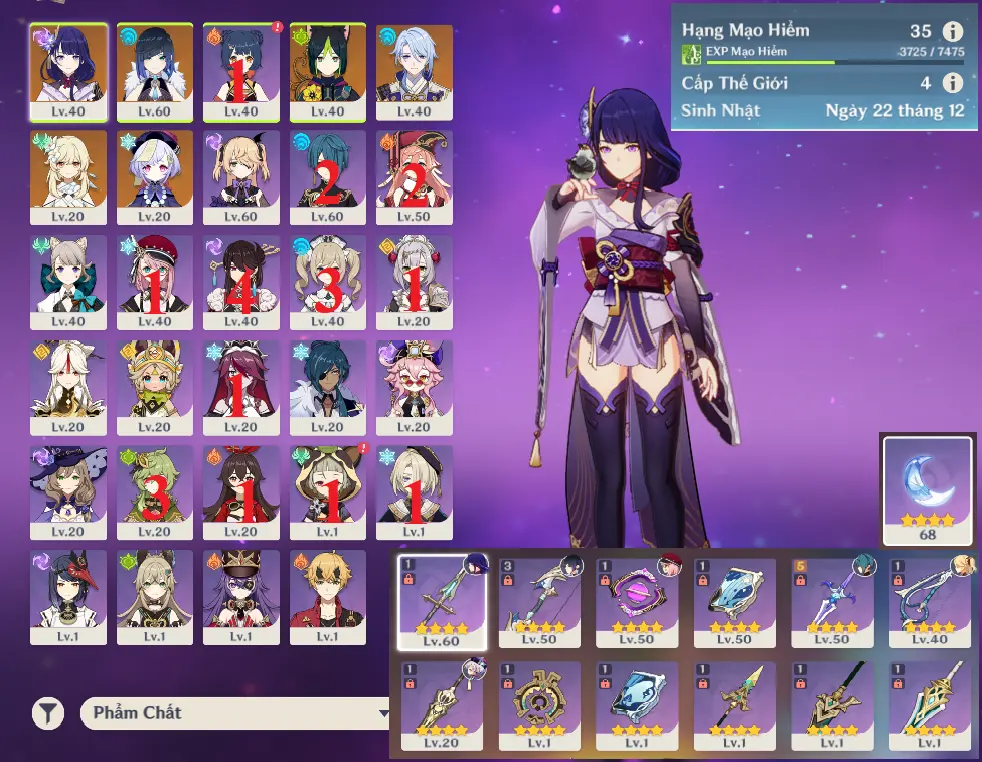The height and width of the screenshot is (762, 982).
Task: Show info for Hạng Mạo Hiểm
Action: [x=953, y=32]
